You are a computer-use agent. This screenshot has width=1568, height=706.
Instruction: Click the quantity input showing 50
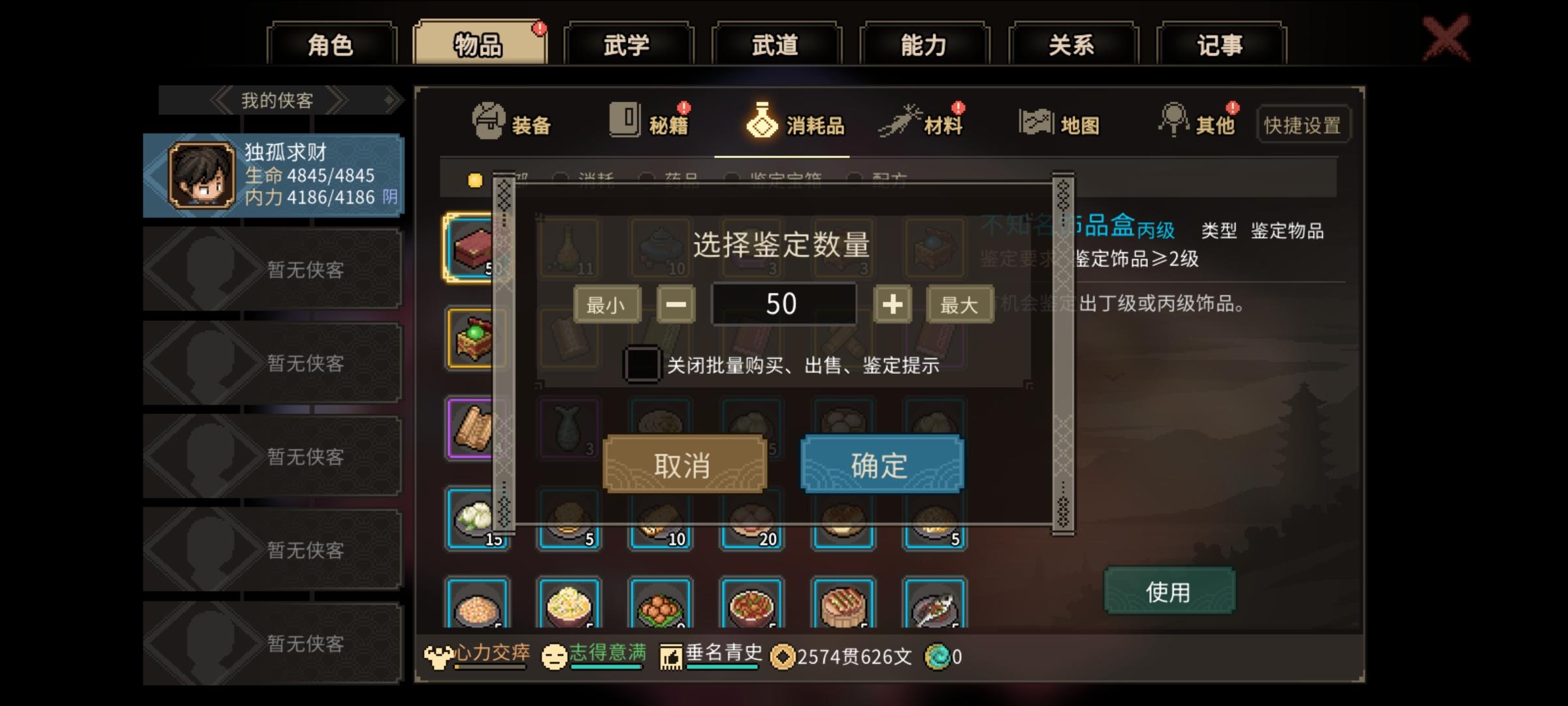pyautogui.click(x=784, y=304)
